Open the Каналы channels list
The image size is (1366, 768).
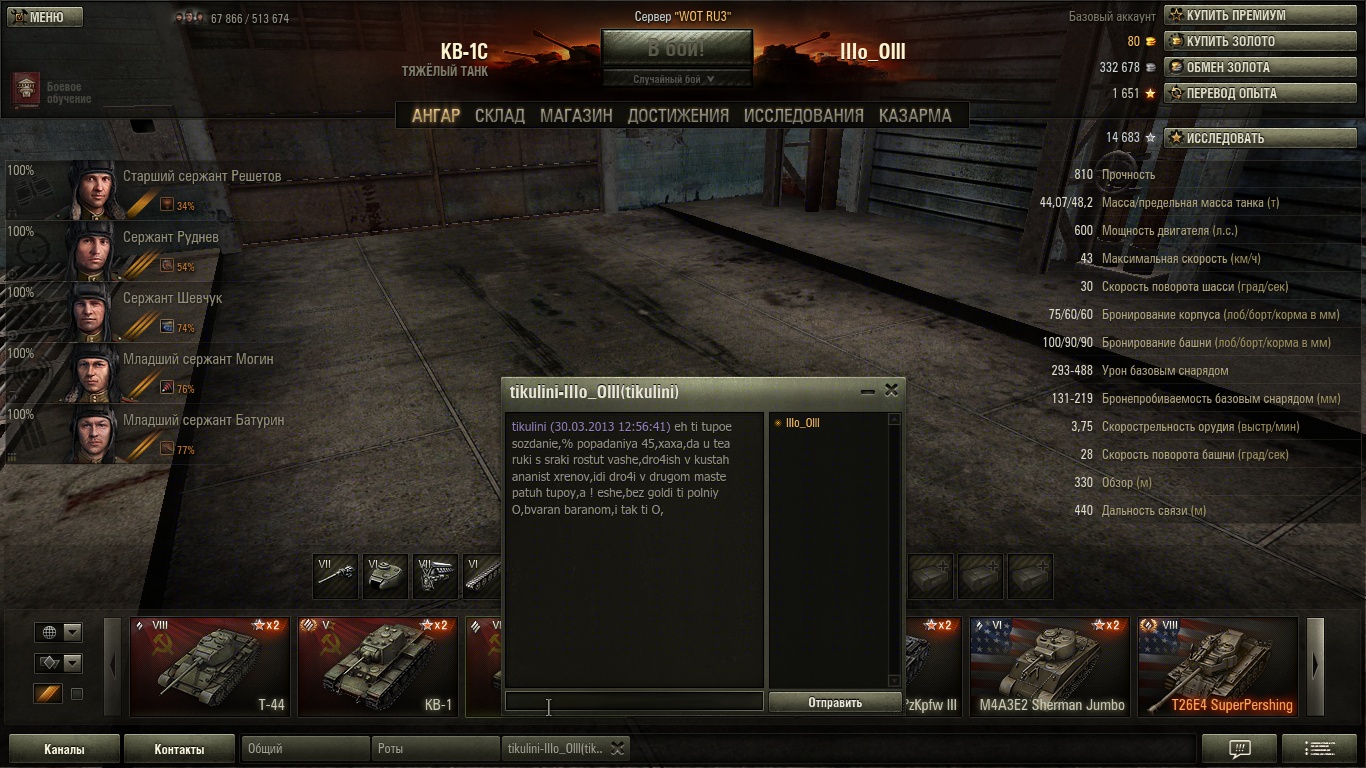pos(64,749)
